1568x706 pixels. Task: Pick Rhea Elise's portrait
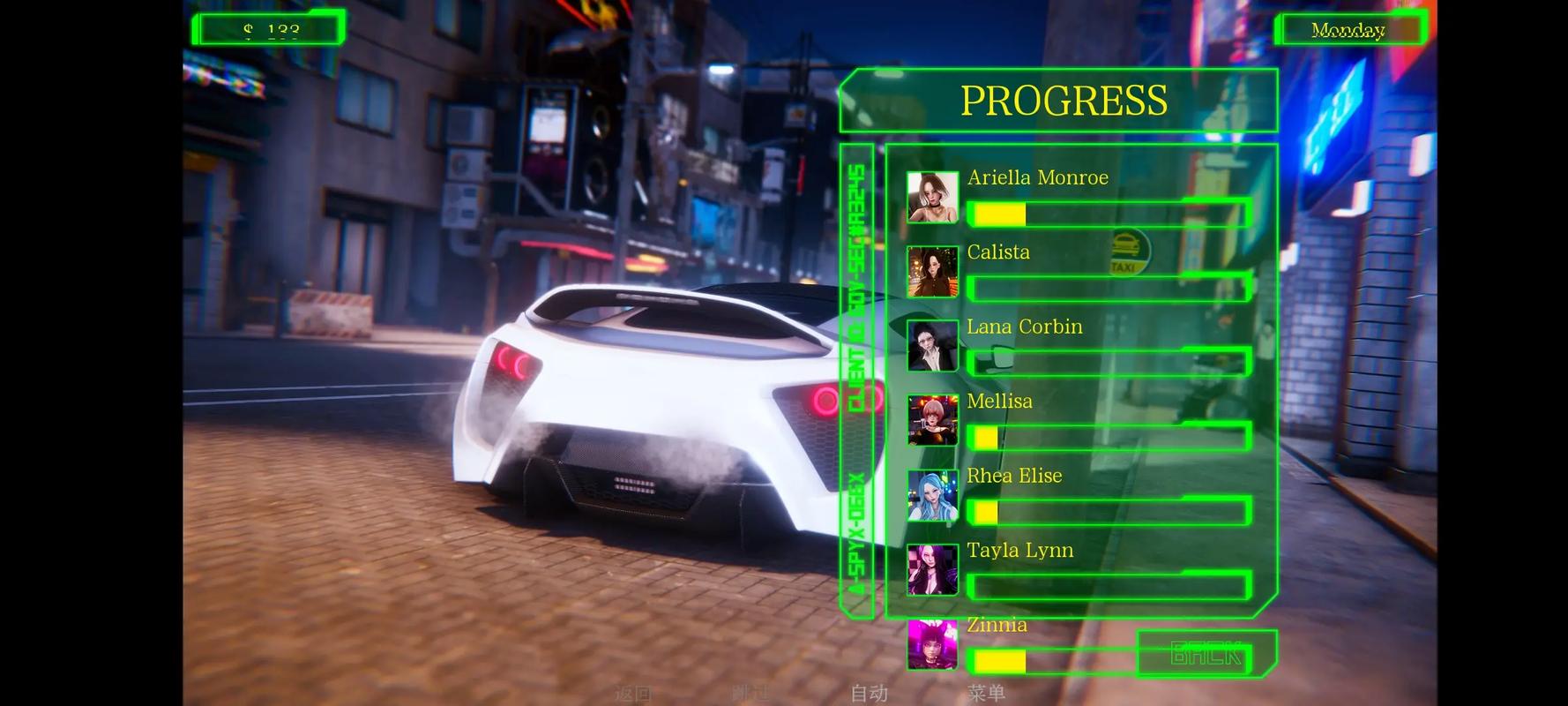point(932,495)
